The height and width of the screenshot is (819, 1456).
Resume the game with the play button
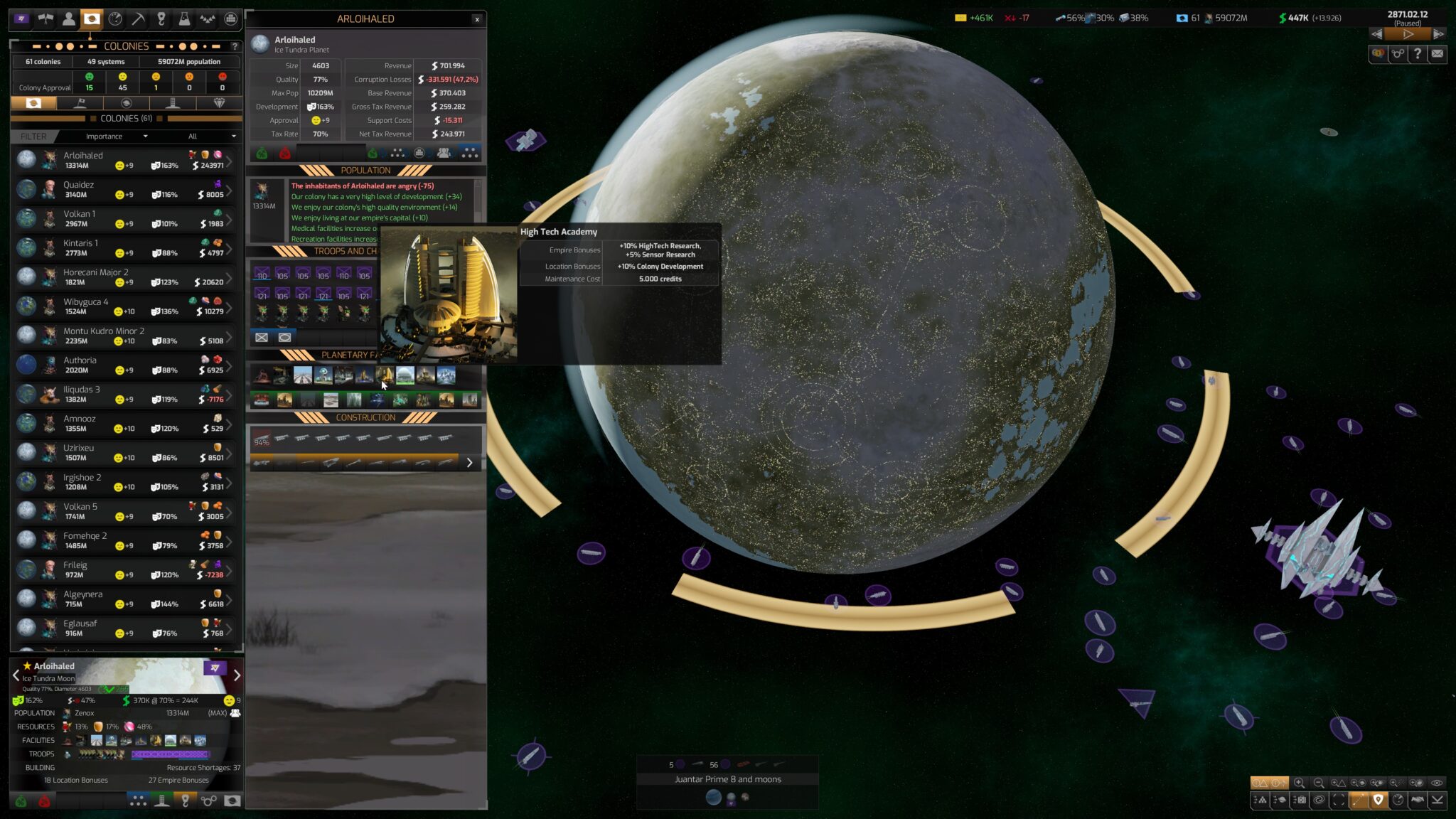(x=1408, y=34)
